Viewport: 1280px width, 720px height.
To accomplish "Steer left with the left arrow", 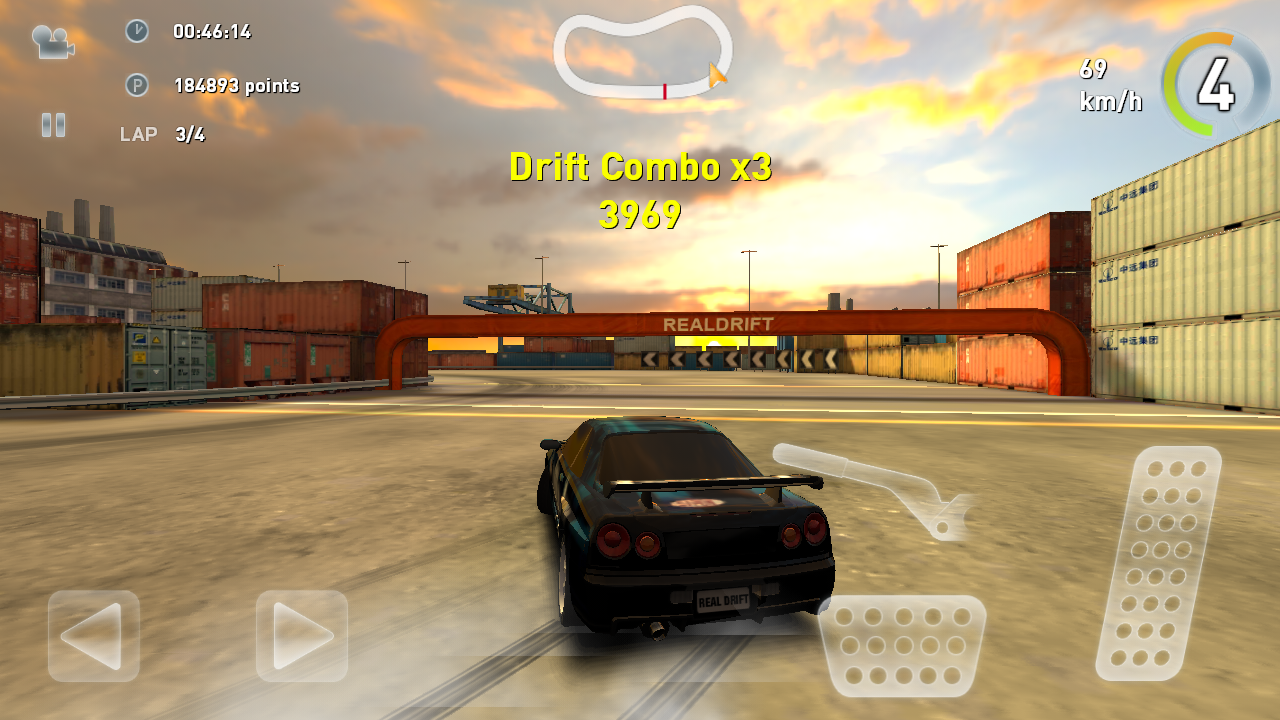I will click(x=93, y=636).
